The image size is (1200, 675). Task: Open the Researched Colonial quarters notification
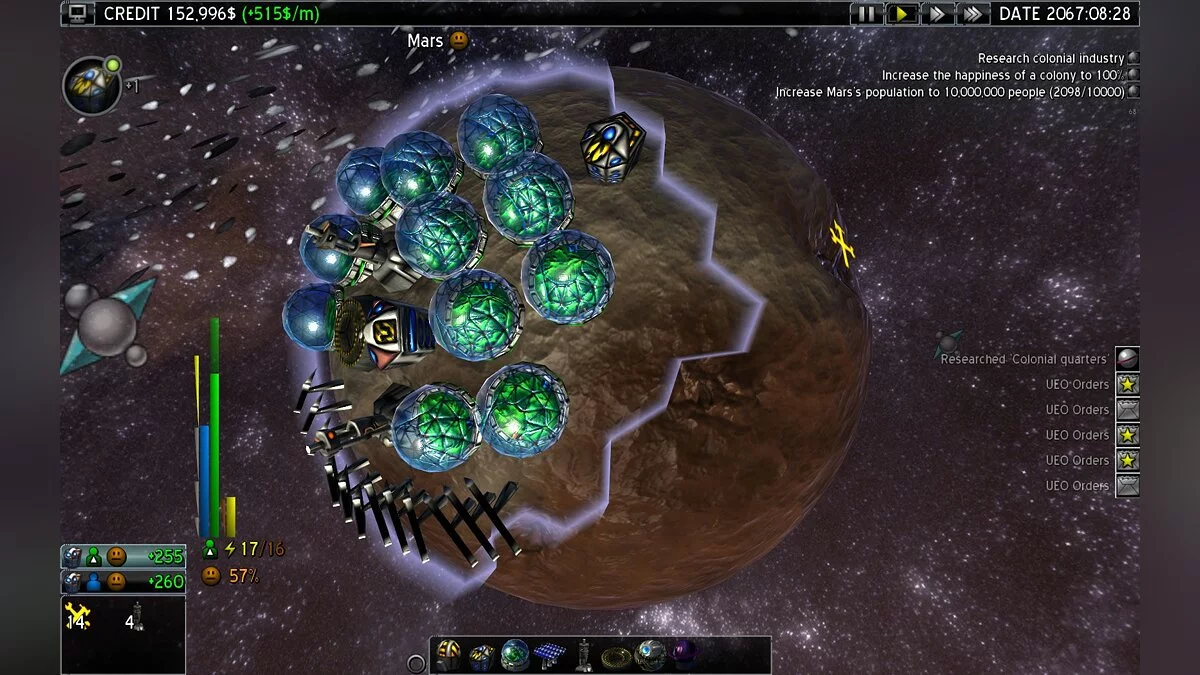[1127, 359]
